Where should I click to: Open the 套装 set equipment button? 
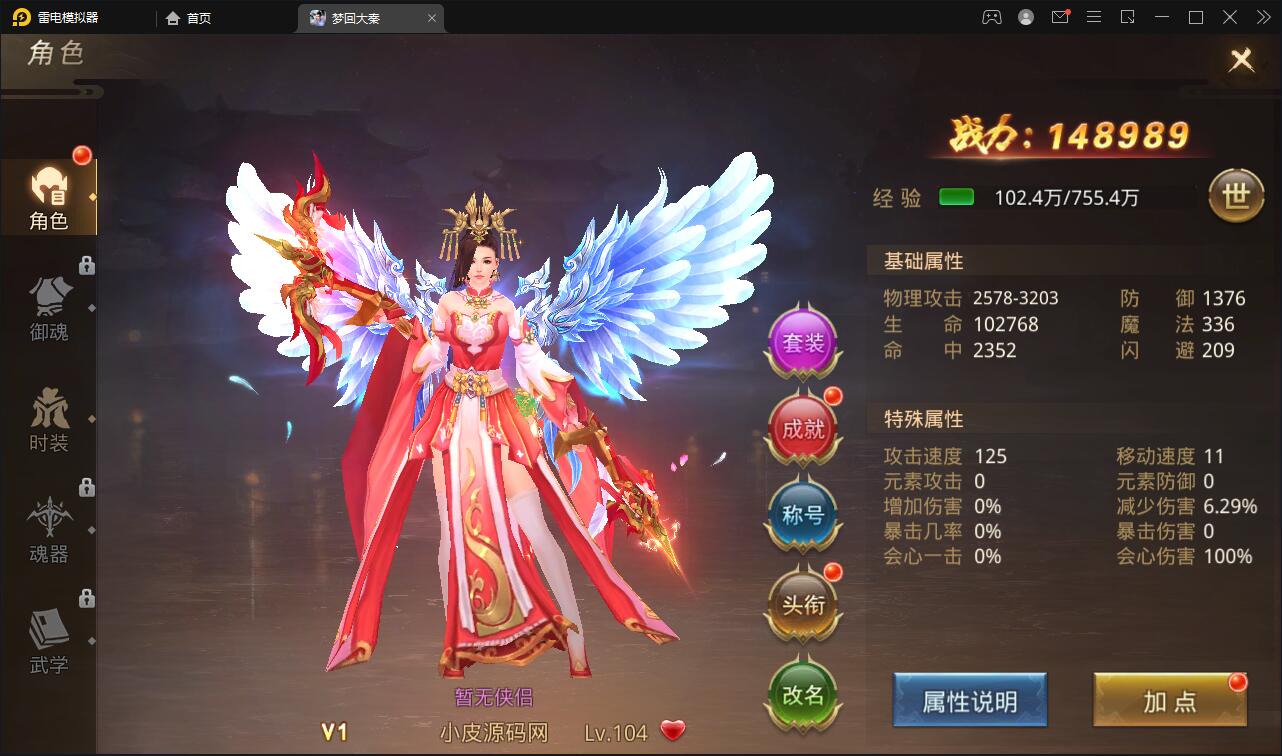point(803,343)
